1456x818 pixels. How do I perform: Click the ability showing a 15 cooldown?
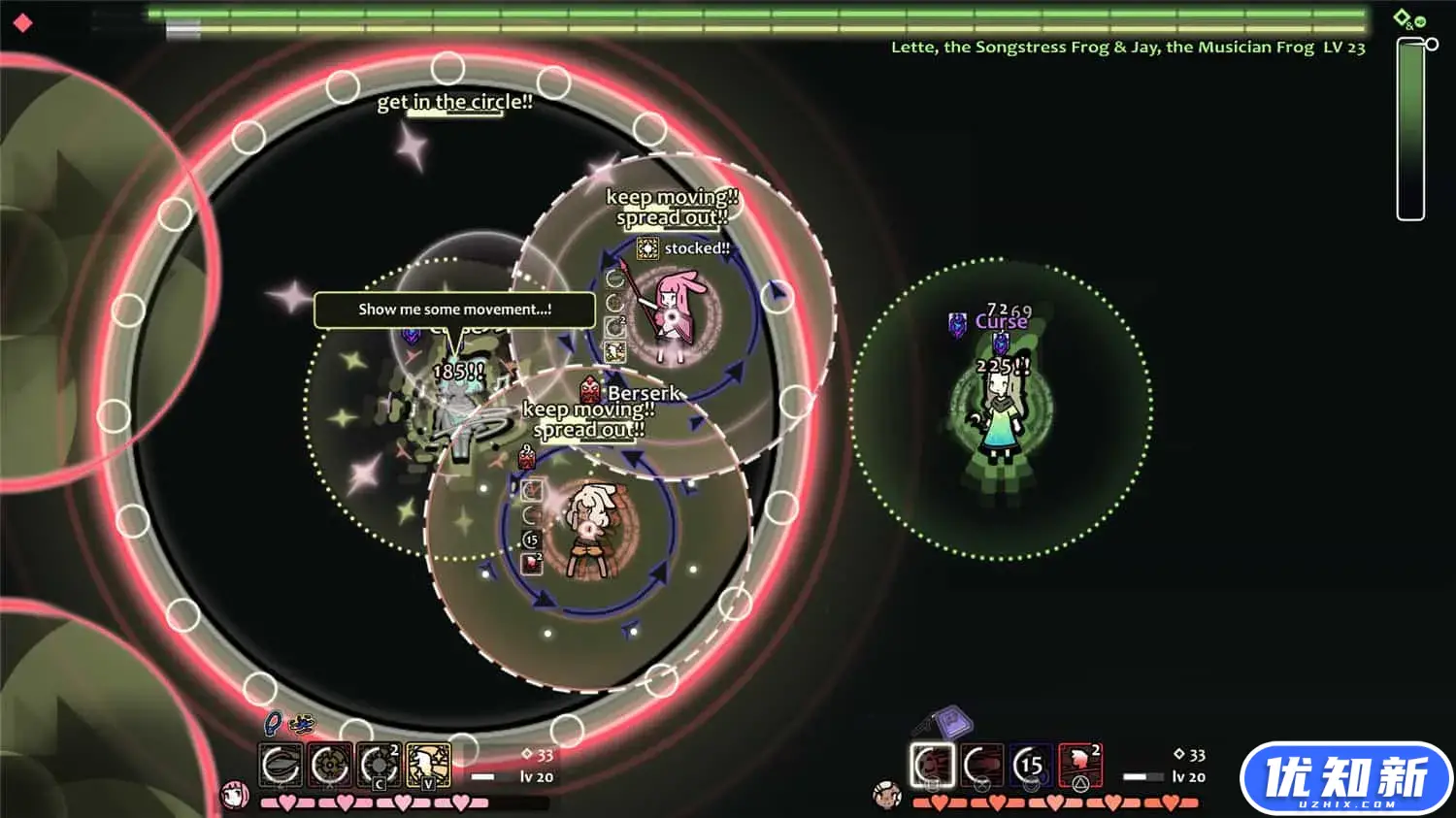pyautogui.click(x=1031, y=766)
